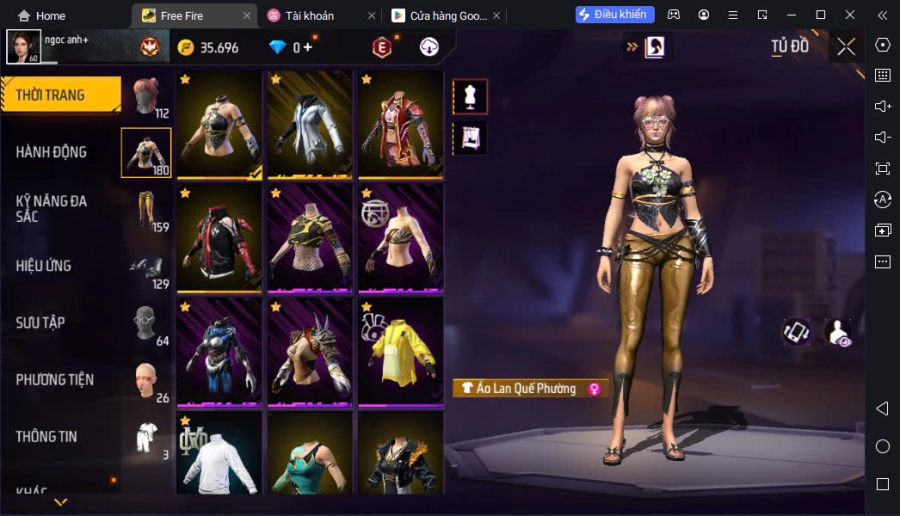Choose the red and black jacket
This screenshot has height=516, width=900.
(219, 237)
